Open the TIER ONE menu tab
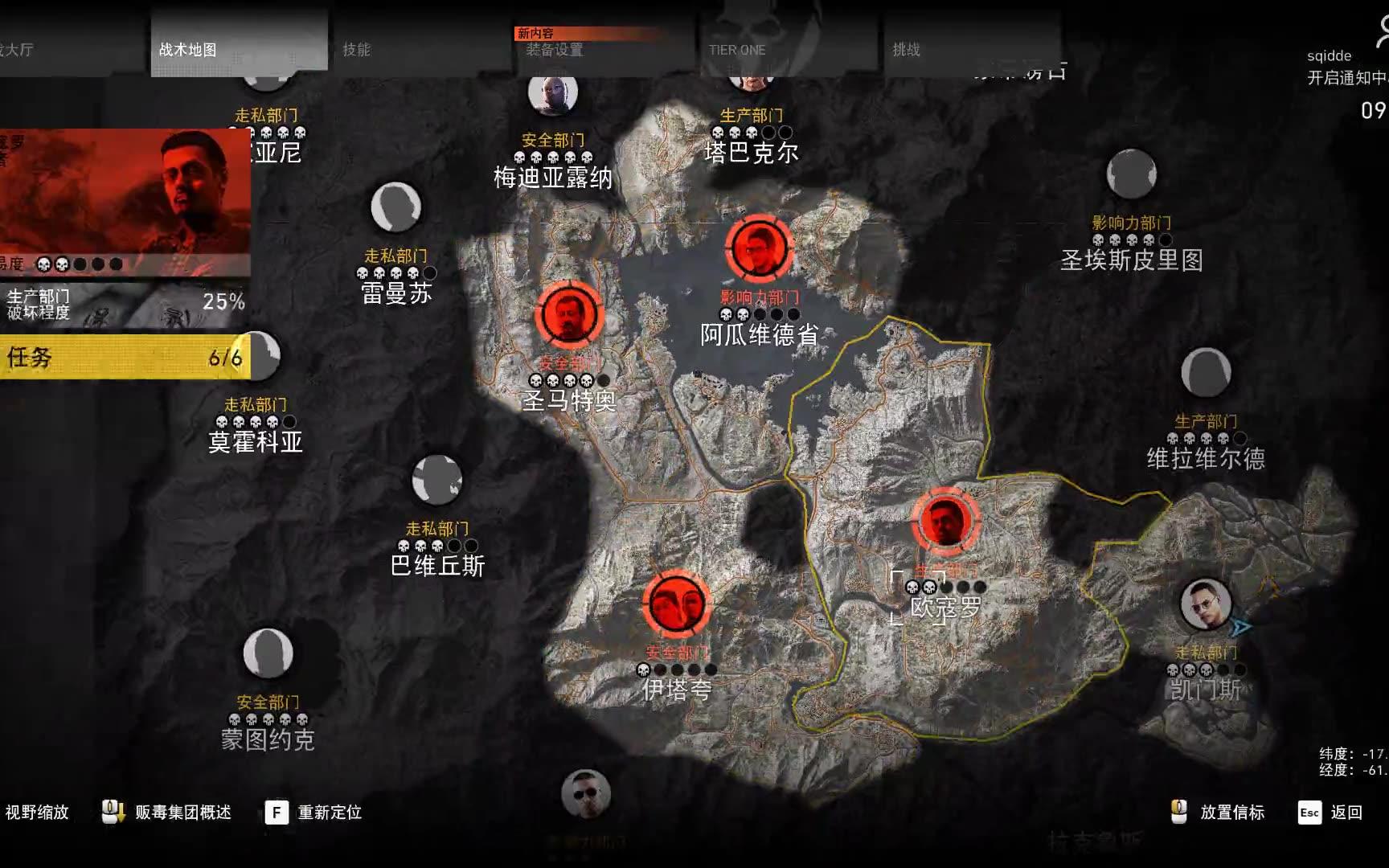 coord(735,48)
